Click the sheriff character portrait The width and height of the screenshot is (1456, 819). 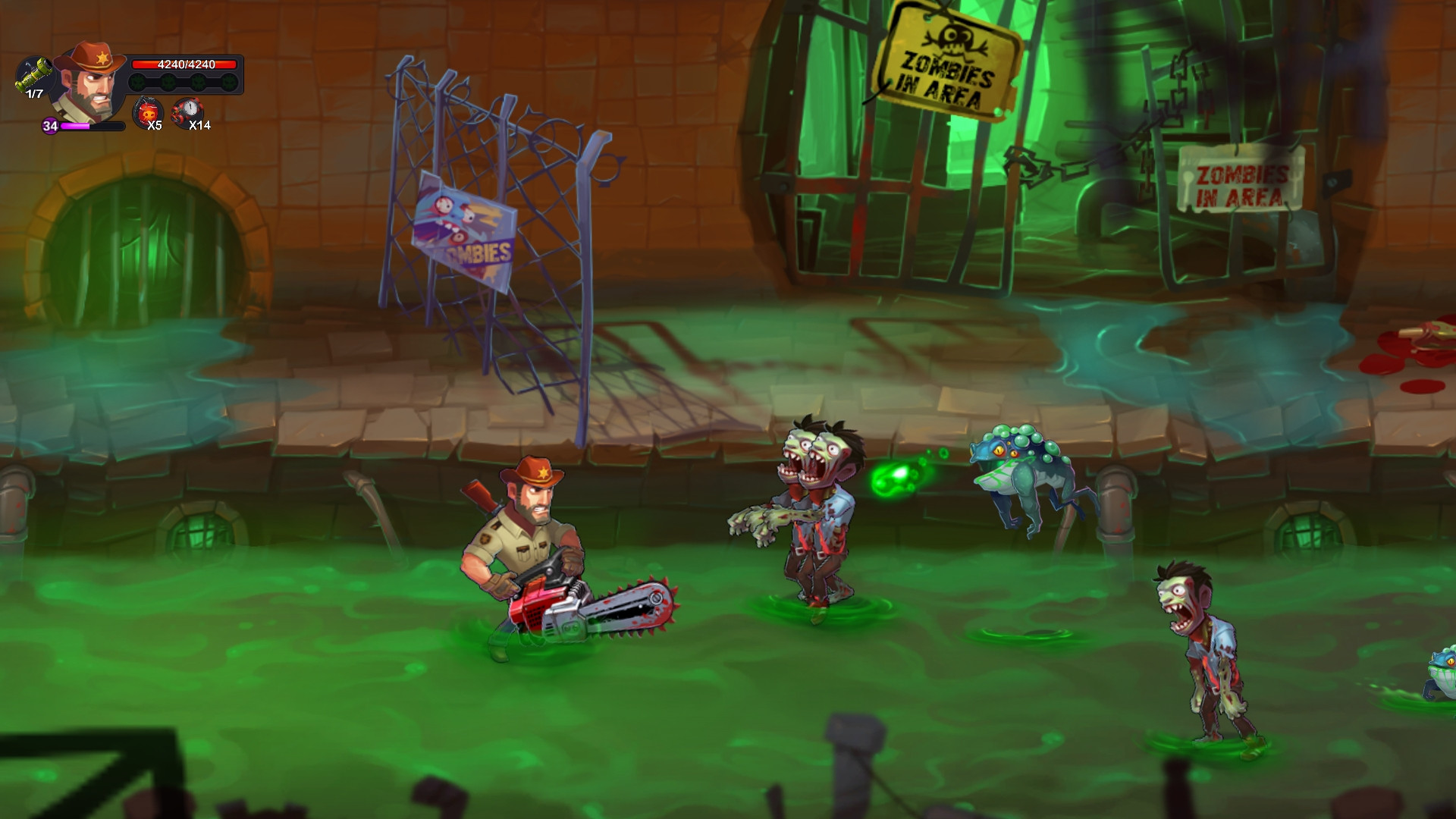[x=91, y=82]
